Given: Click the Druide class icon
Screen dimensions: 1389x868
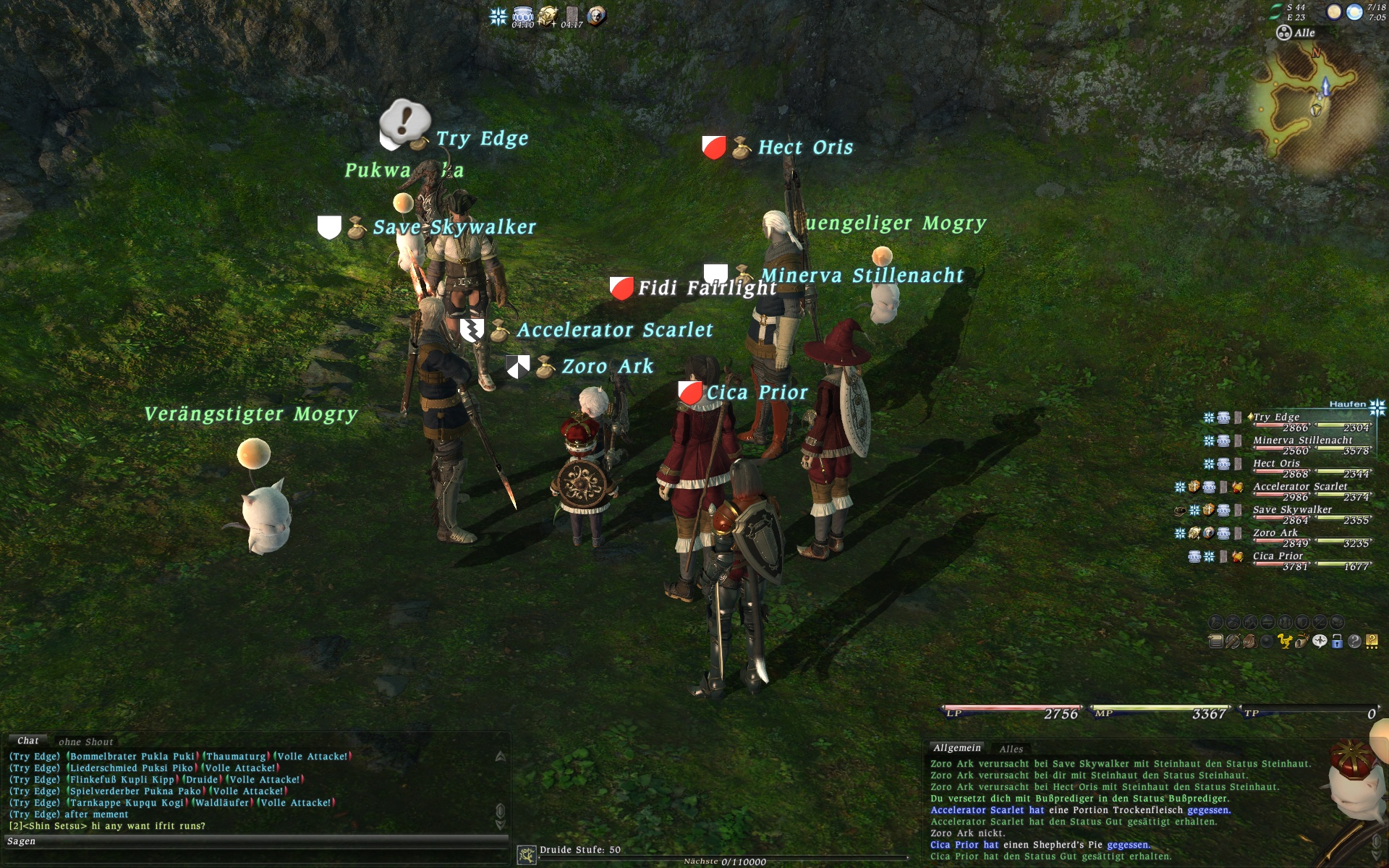Looking at the screenshot, I should tap(526, 855).
